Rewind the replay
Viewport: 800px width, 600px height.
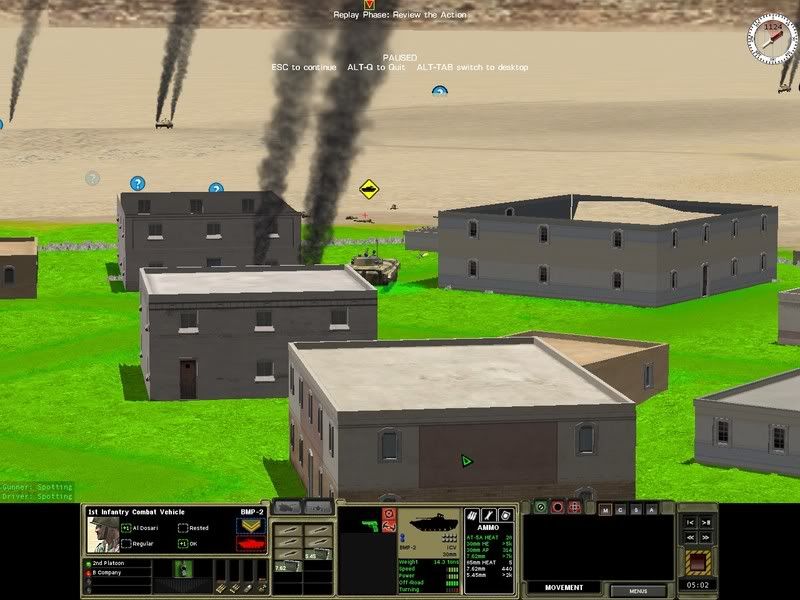pos(690,537)
